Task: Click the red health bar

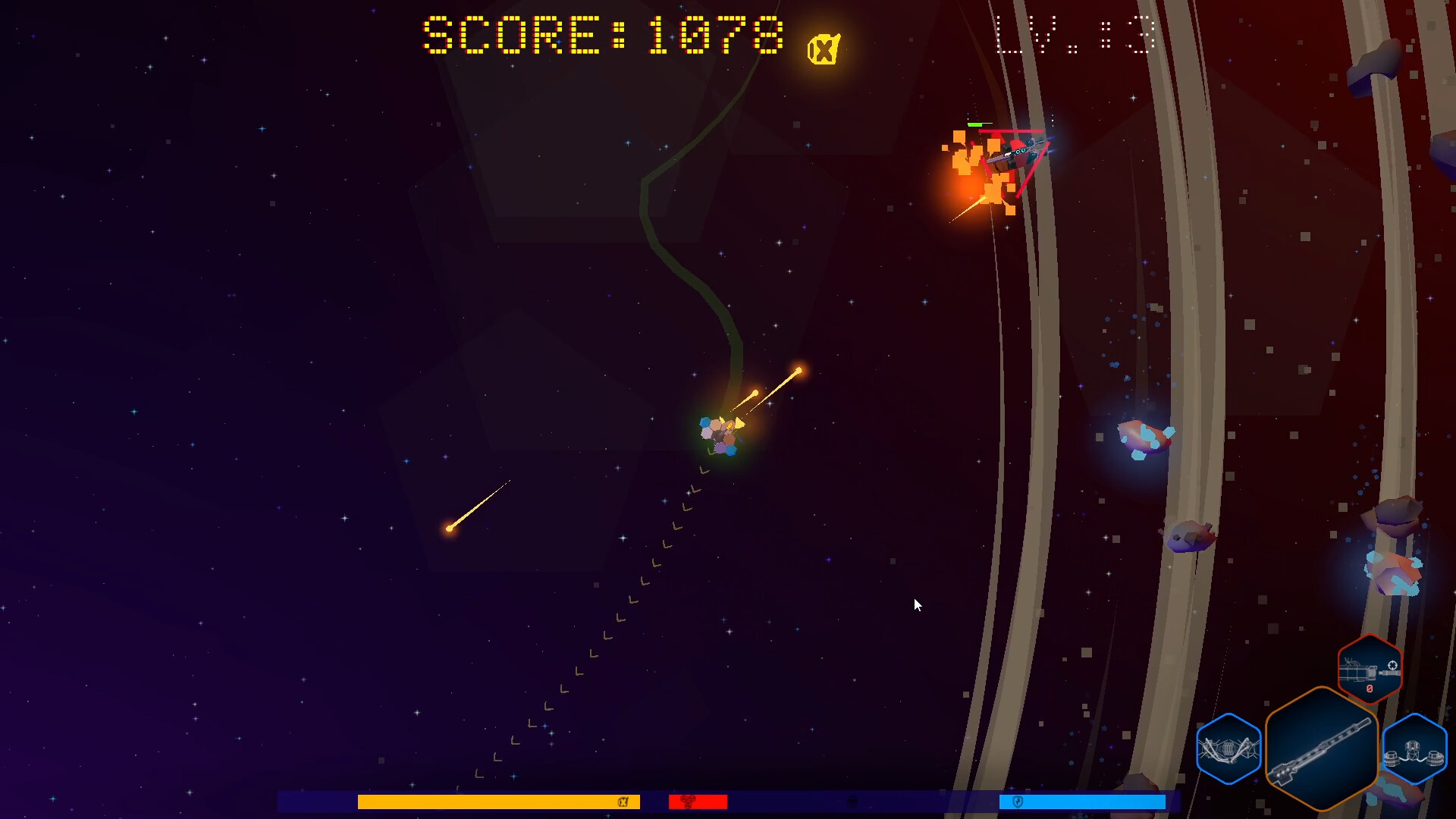Action: pyautogui.click(x=698, y=802)
